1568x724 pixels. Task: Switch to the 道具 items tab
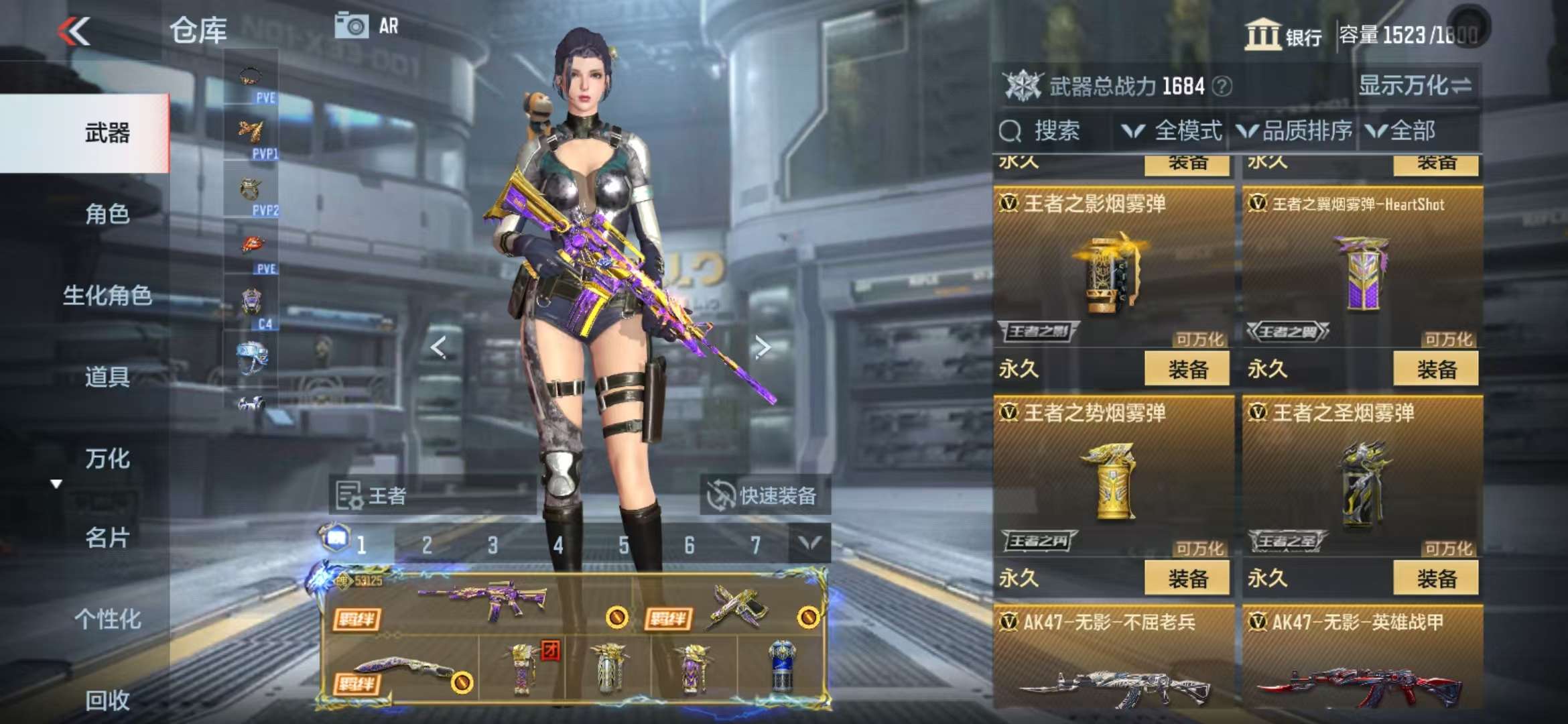107,377
